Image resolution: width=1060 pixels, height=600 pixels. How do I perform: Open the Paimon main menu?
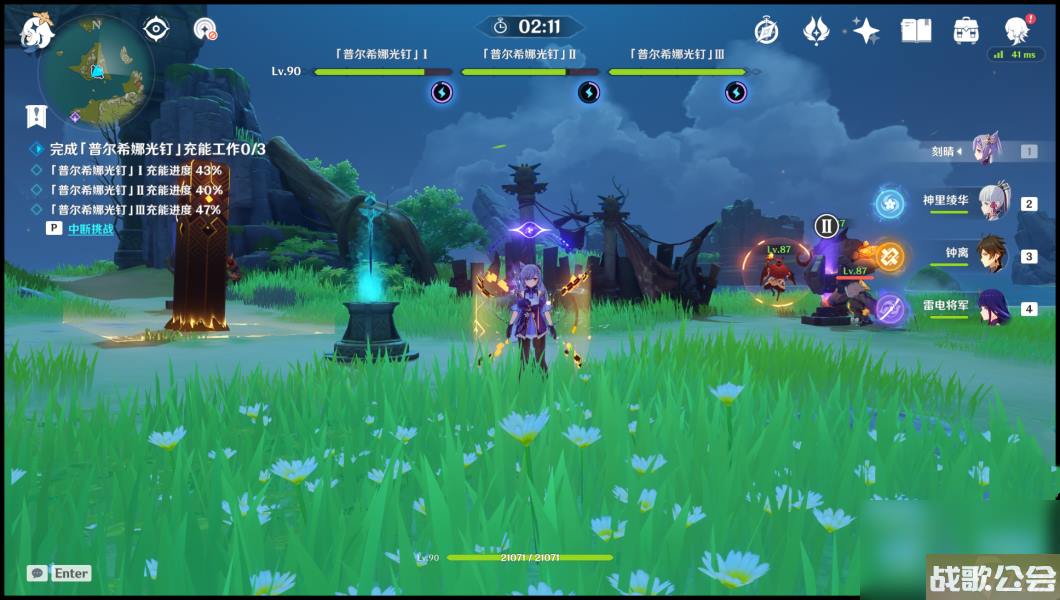(36, 30)
